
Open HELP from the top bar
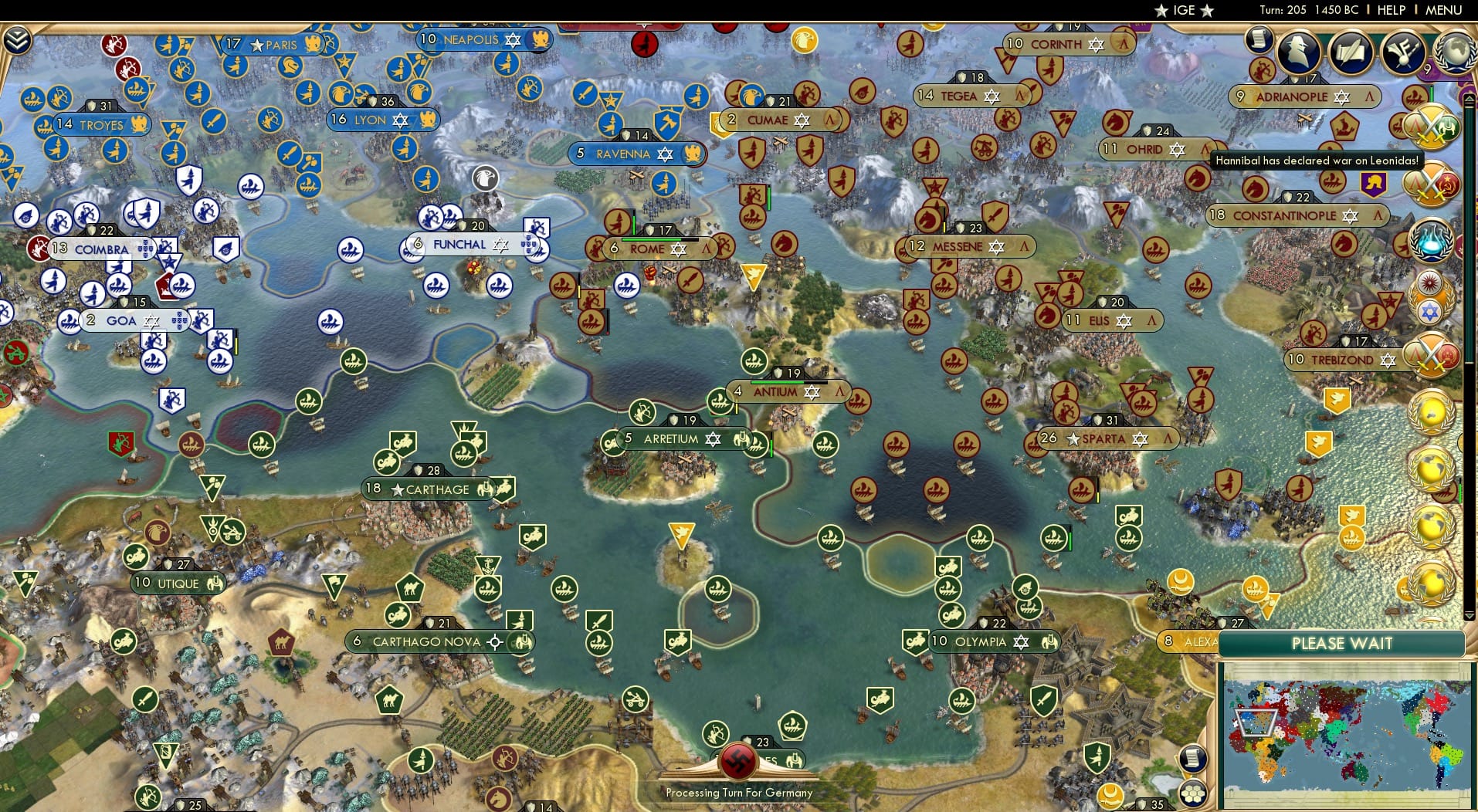coord(1390,10)
